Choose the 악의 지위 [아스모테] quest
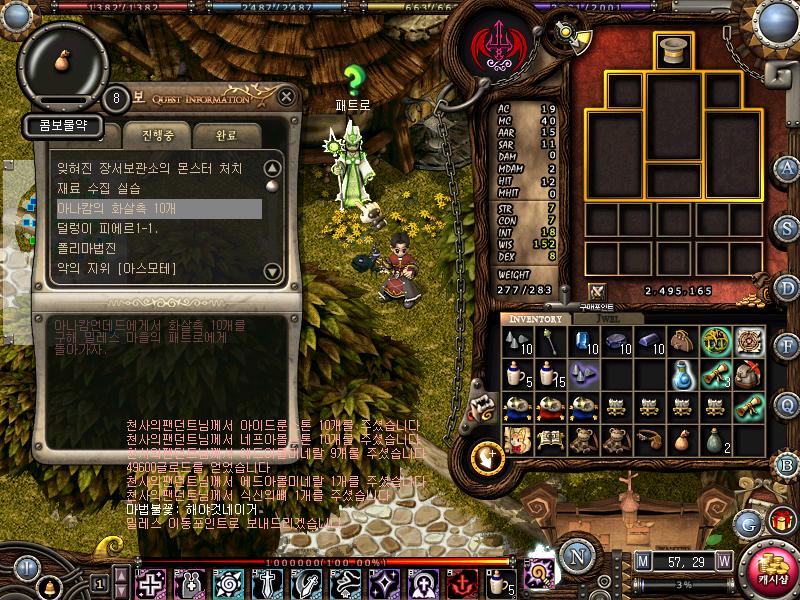800x600 pixels. click(117, 268)
